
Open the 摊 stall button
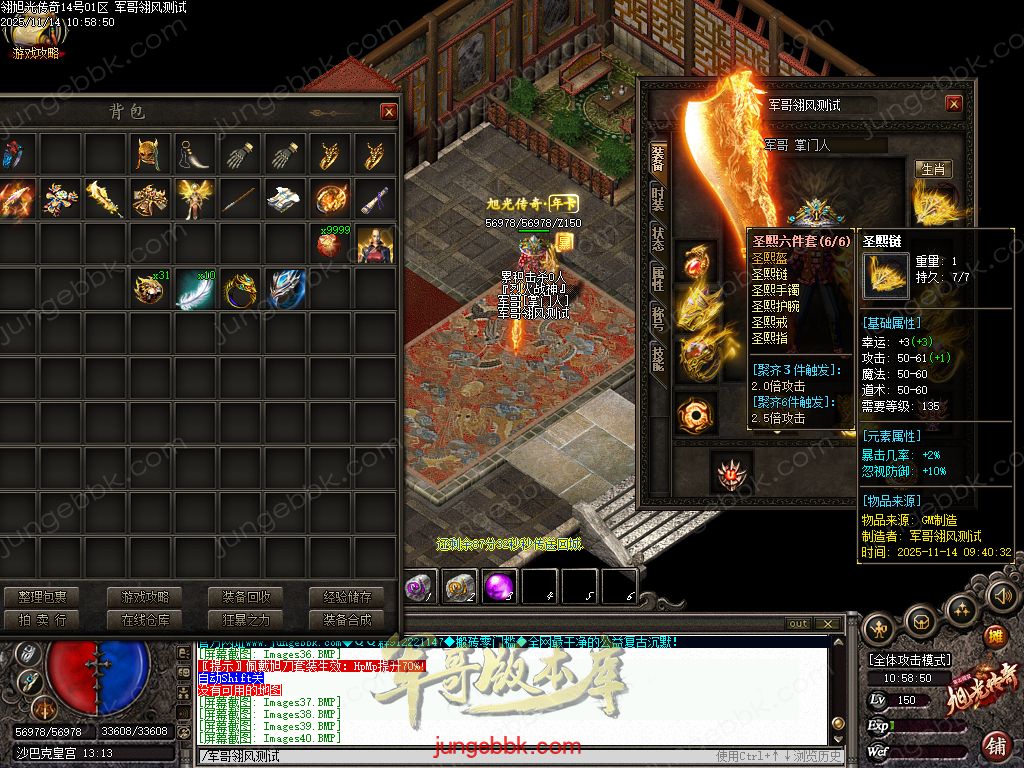click(x=995, y=637)
